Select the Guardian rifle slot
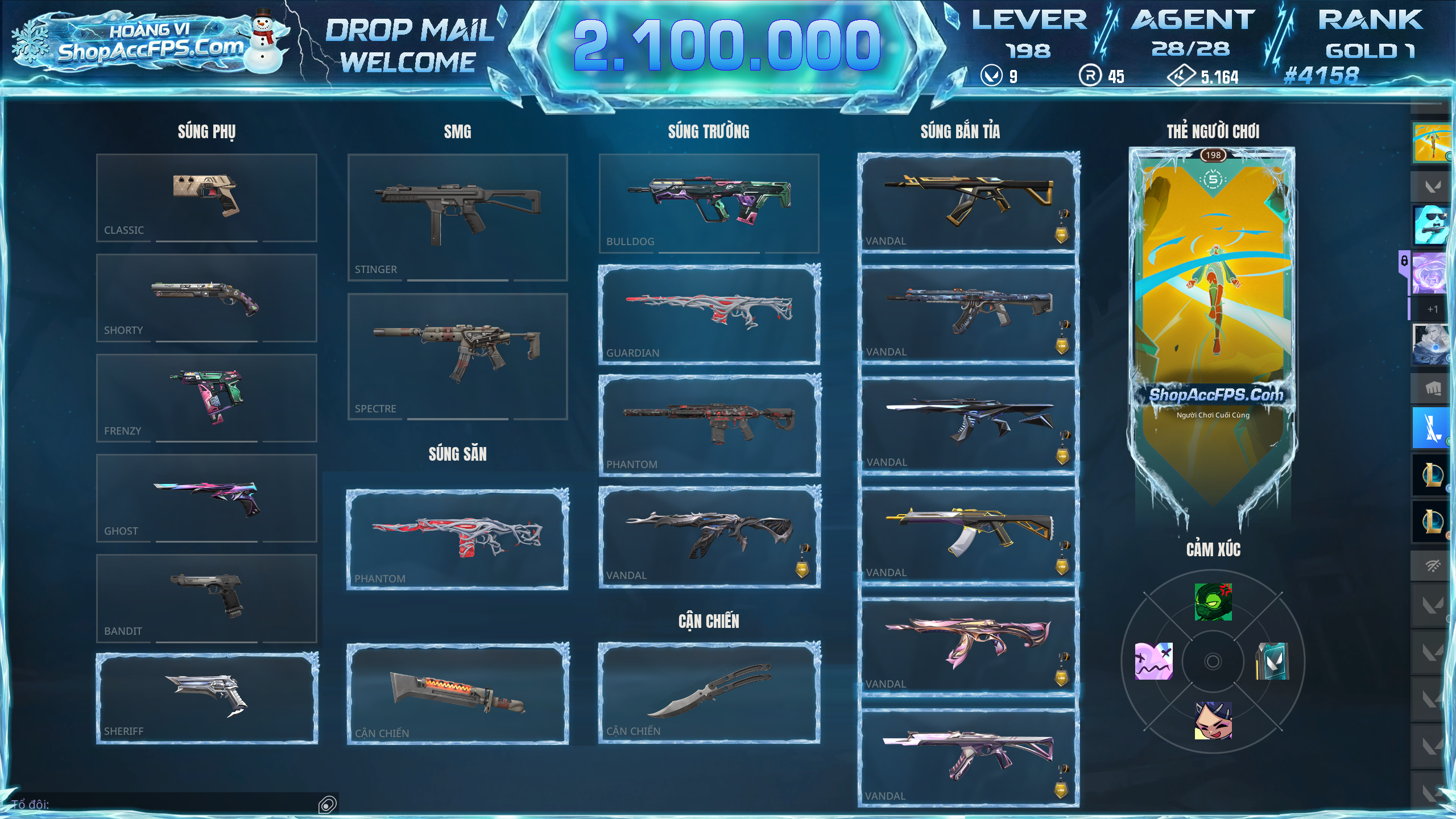Viewport: 1456px width, 819px height. click(x=709, y=315)
